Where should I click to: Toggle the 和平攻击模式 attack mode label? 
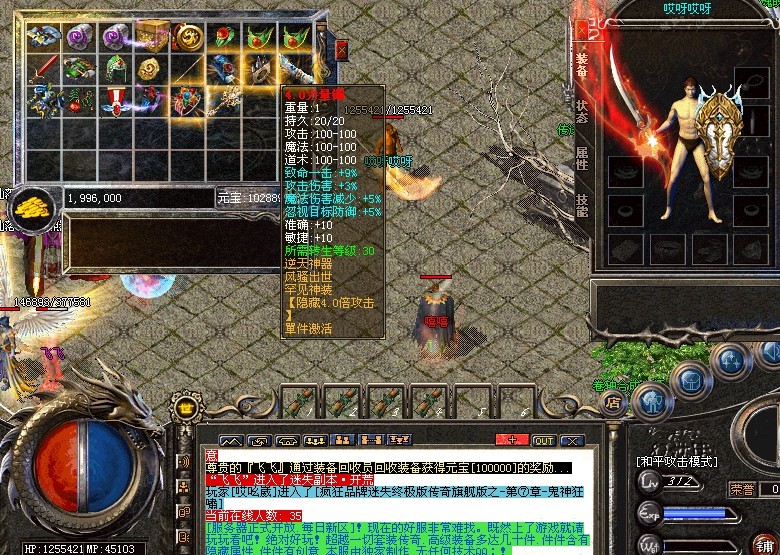click(675, 462)
